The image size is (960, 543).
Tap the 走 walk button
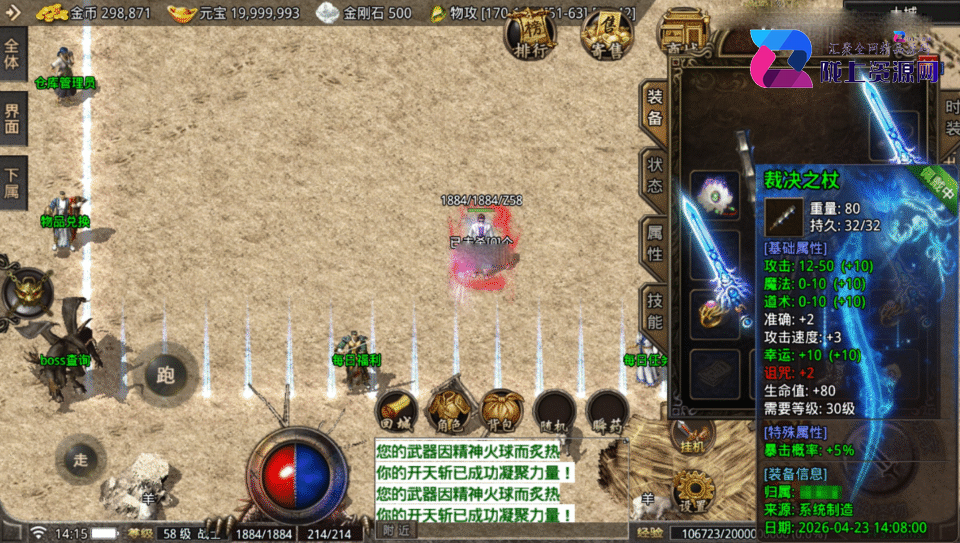(82, 459)
